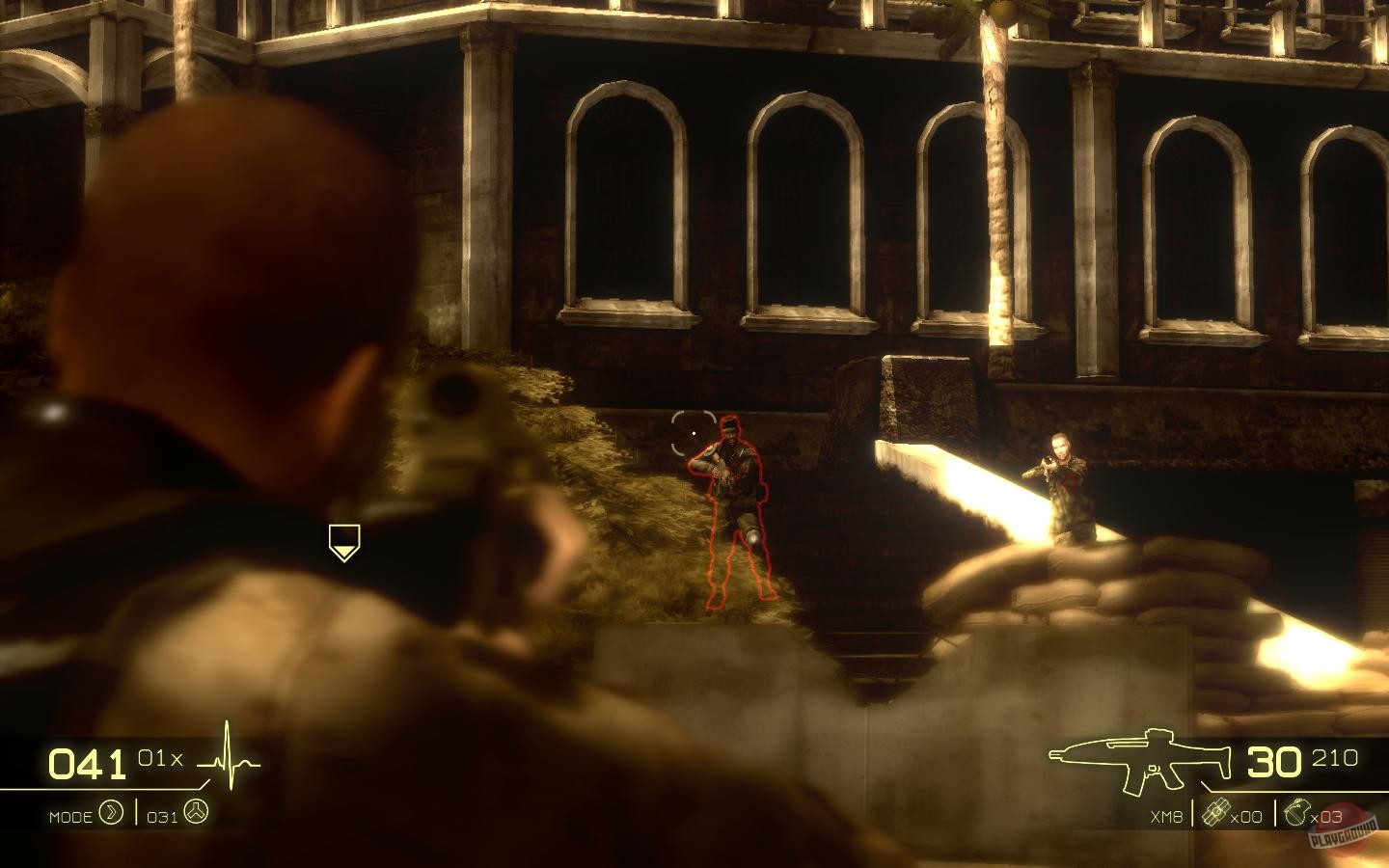Screen dimensions: 1389x868
Task: Click the XM8 rifle silhouette icon
Action: 1138,757
